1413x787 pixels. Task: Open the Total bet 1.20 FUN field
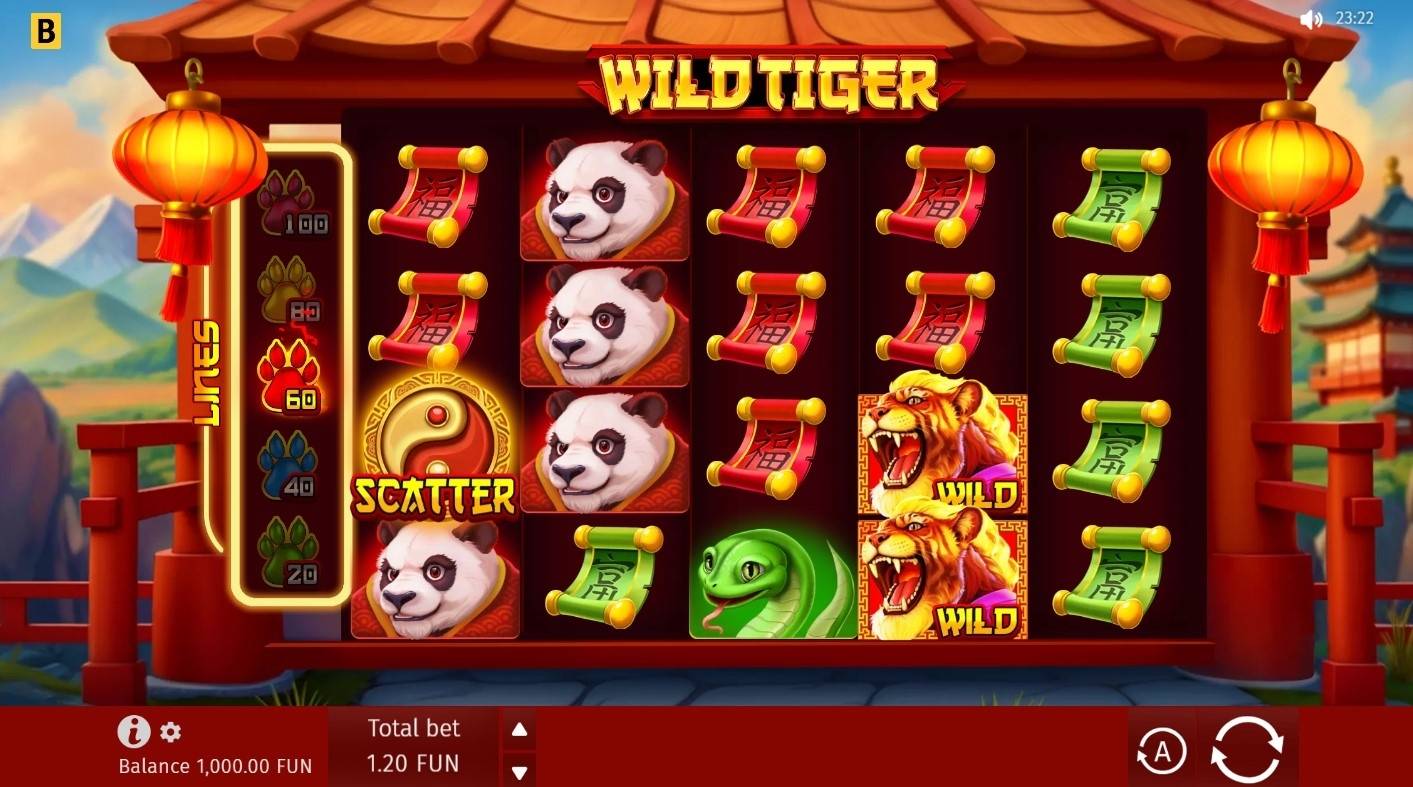click(x=415, y=746)
